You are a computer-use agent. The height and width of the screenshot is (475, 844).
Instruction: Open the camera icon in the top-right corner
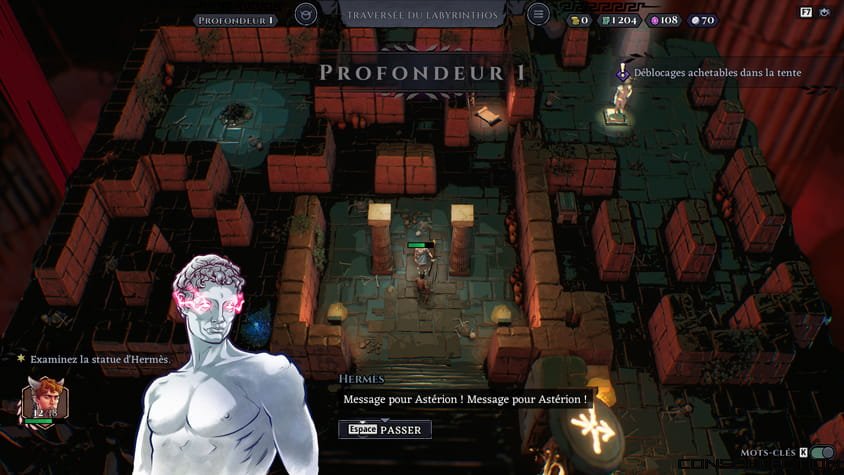826,14
